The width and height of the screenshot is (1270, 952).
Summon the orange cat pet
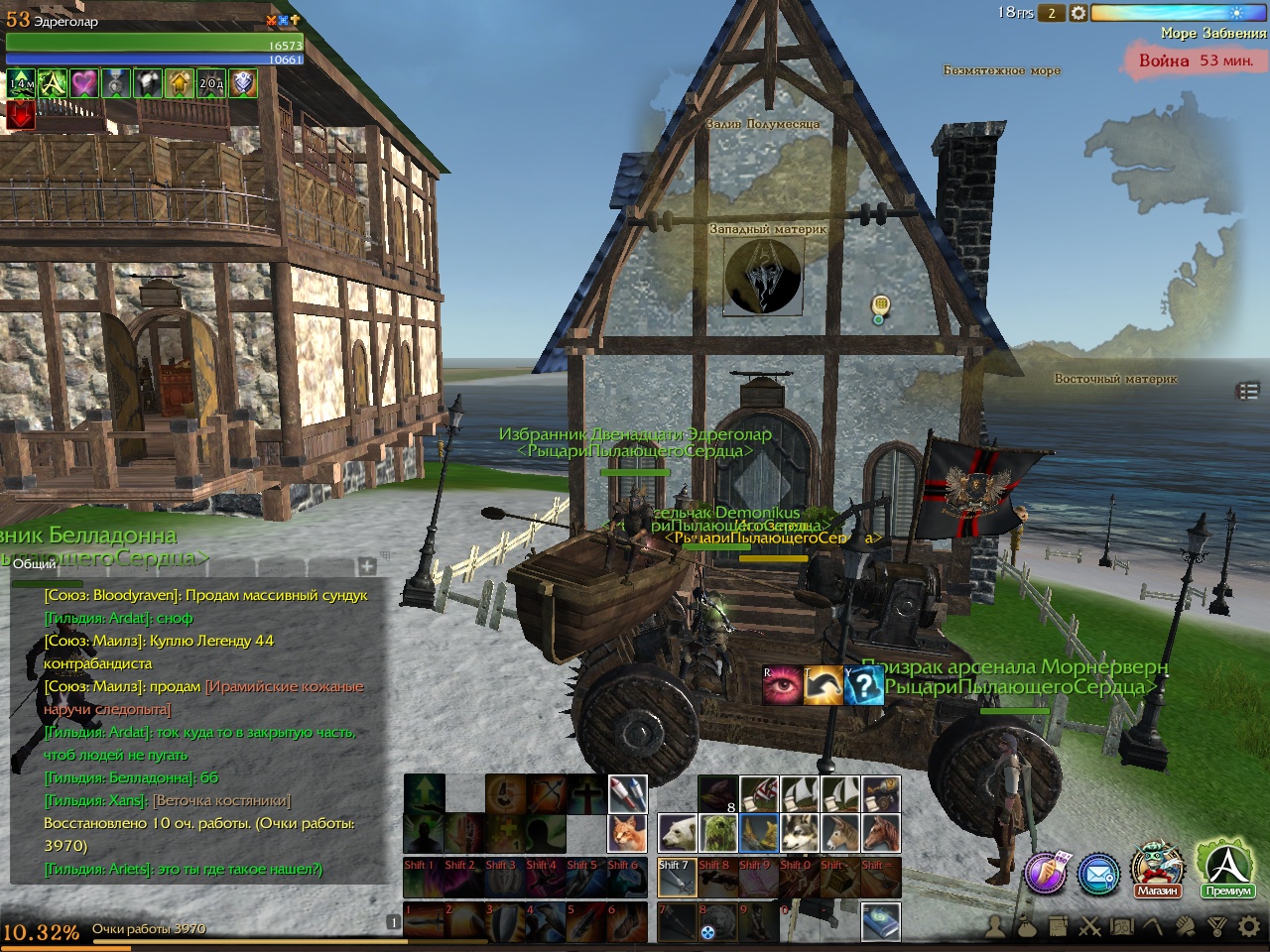[627, 834]
